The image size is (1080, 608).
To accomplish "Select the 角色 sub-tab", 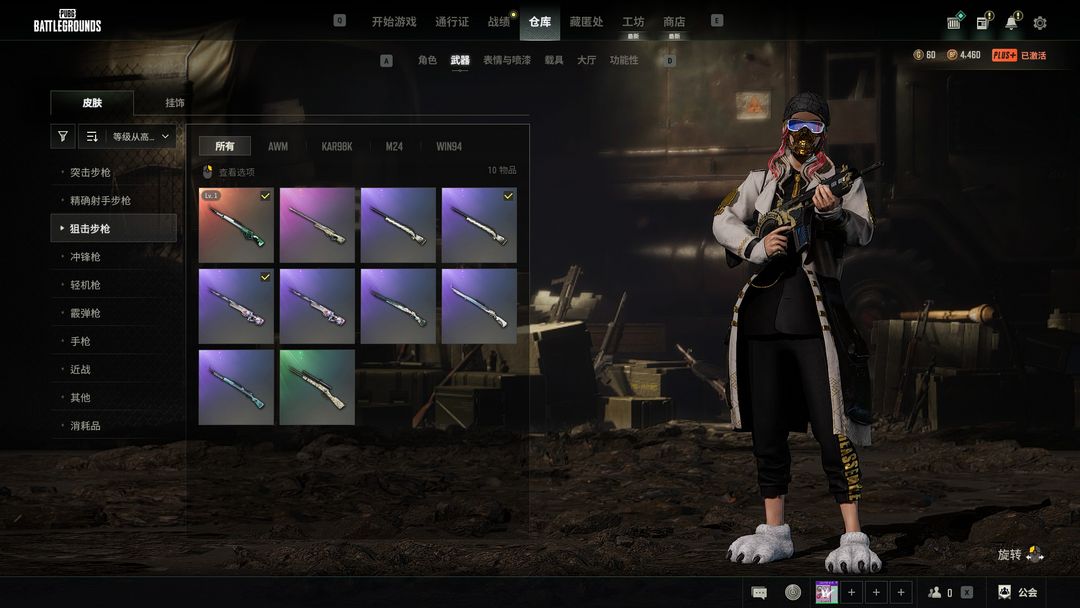I will coord(427,60).
